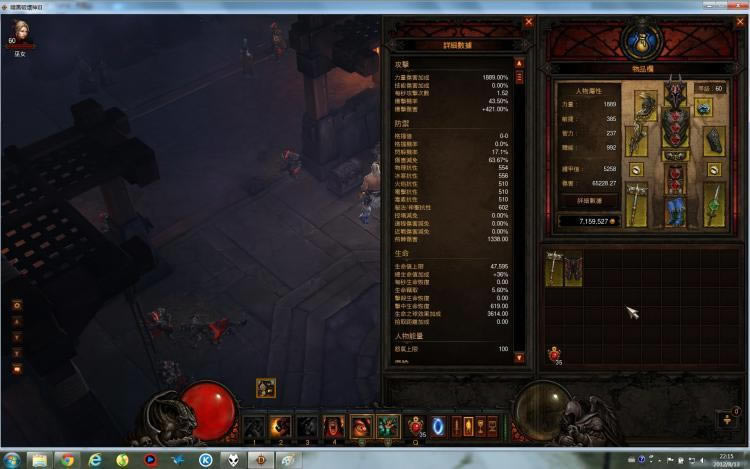This screenshot has height=469, width=750.
Task: Select the equipped off-hand green weapon slot
Action: pos(715,200)
